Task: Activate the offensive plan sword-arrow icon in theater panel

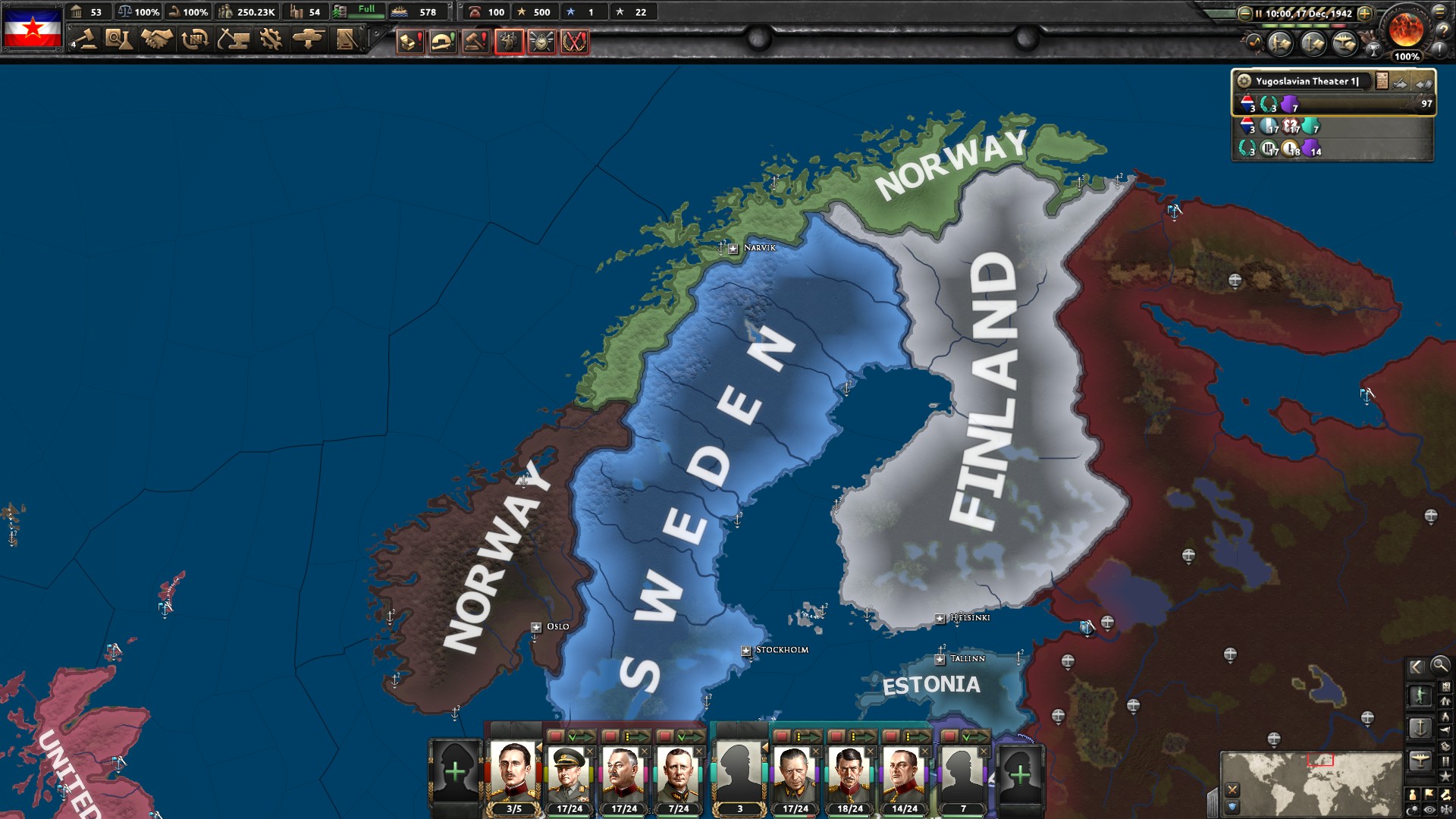Action: click(1399, 83)
